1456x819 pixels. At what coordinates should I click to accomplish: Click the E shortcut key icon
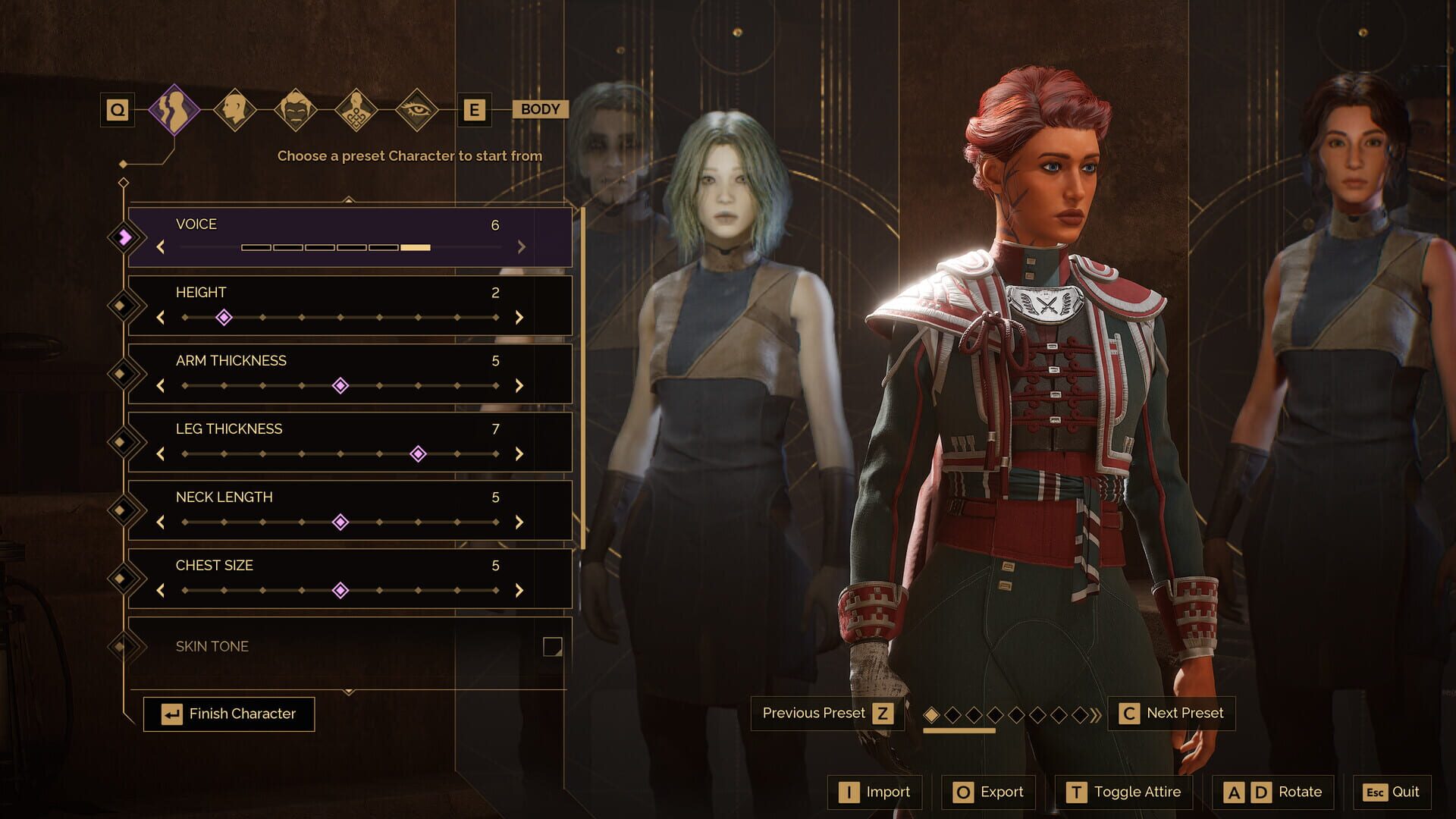474,109
